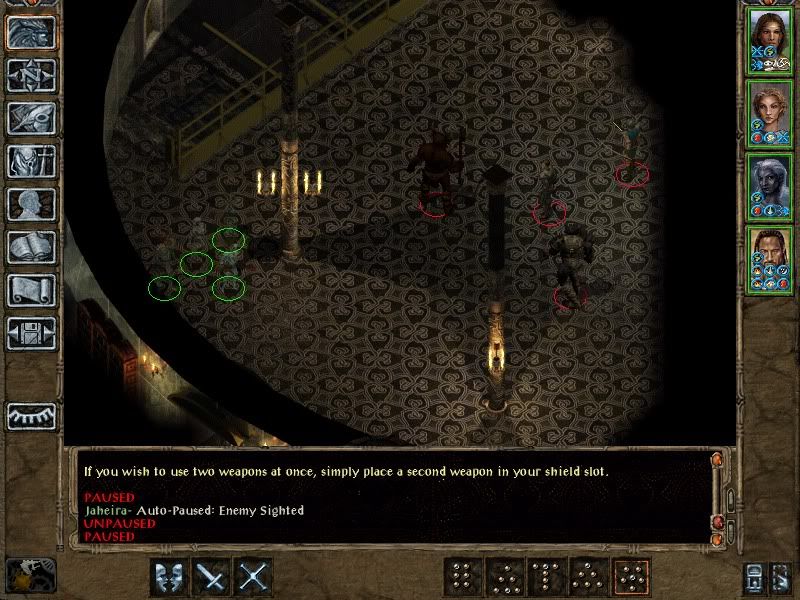Select the bearded man's portrait
The height and width of the screenshot is (600, 800).
tap(769, 260)
